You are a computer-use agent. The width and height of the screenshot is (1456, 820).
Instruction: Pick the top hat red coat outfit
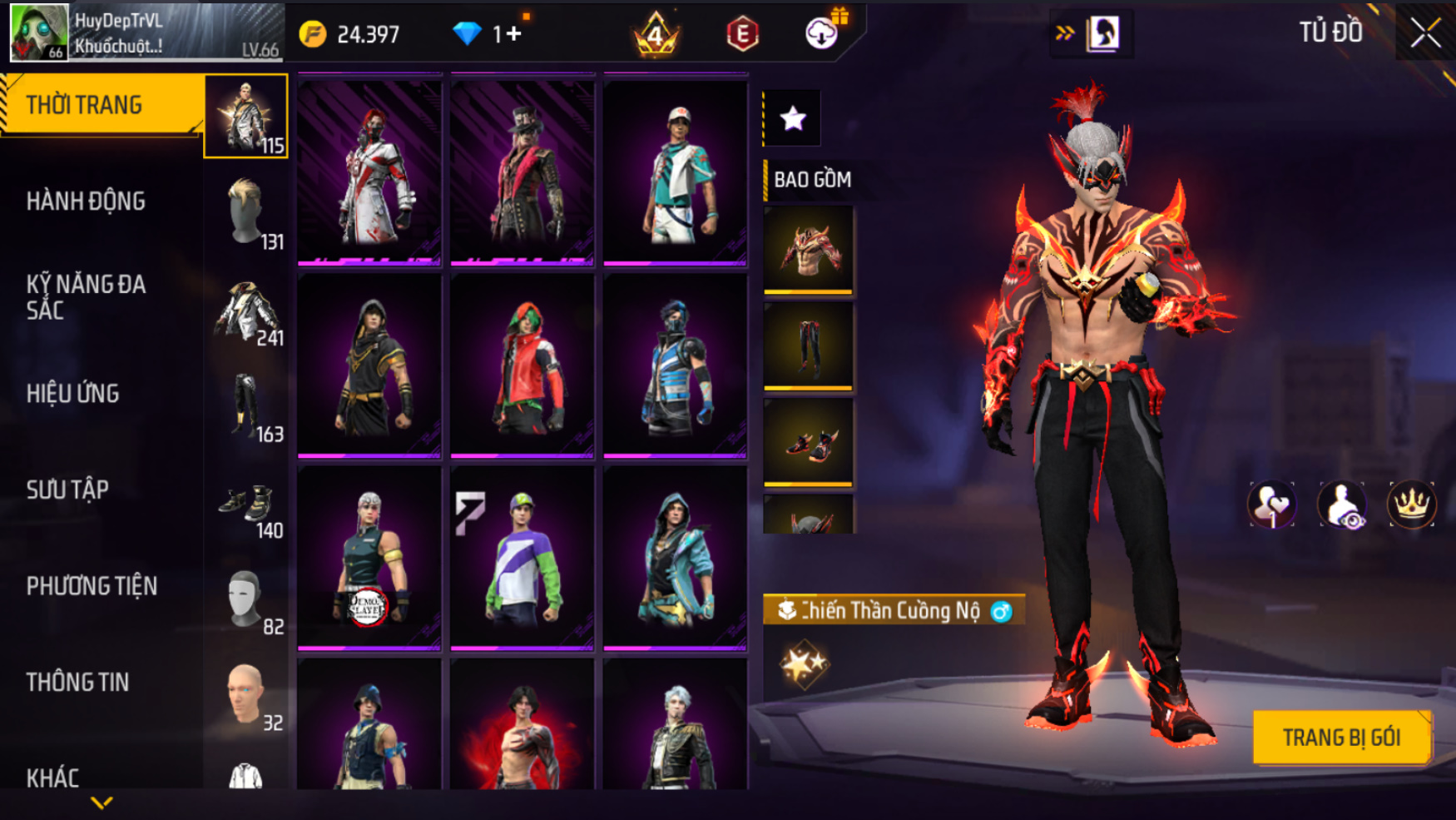[522, 171]
